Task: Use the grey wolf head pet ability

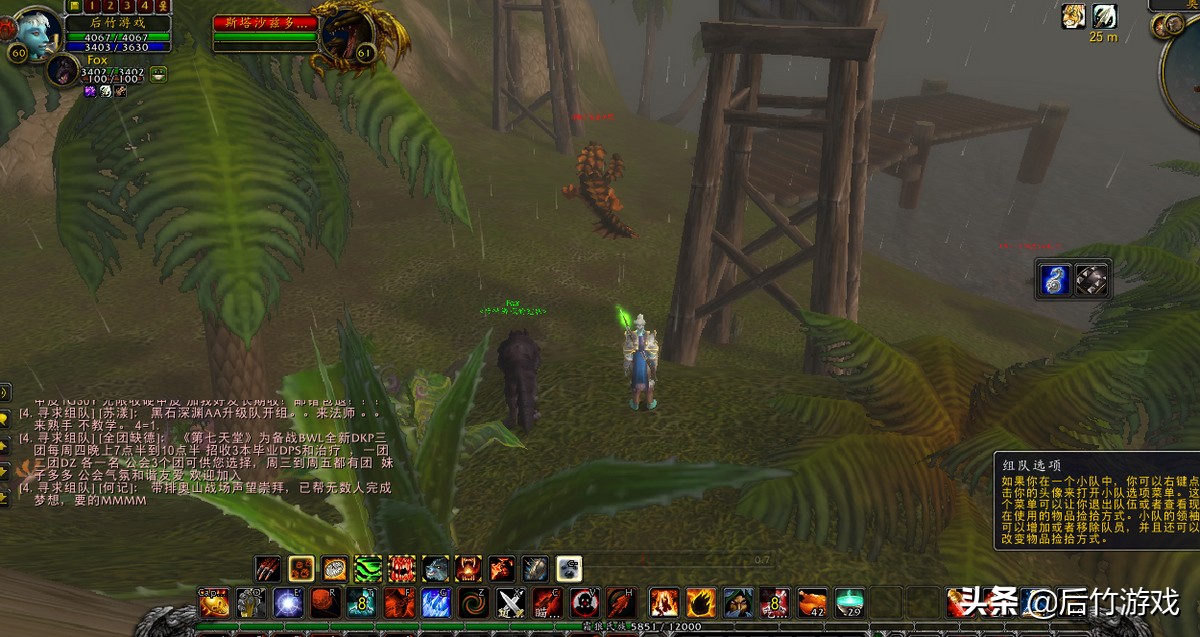Action: click(x=435, y=569)
